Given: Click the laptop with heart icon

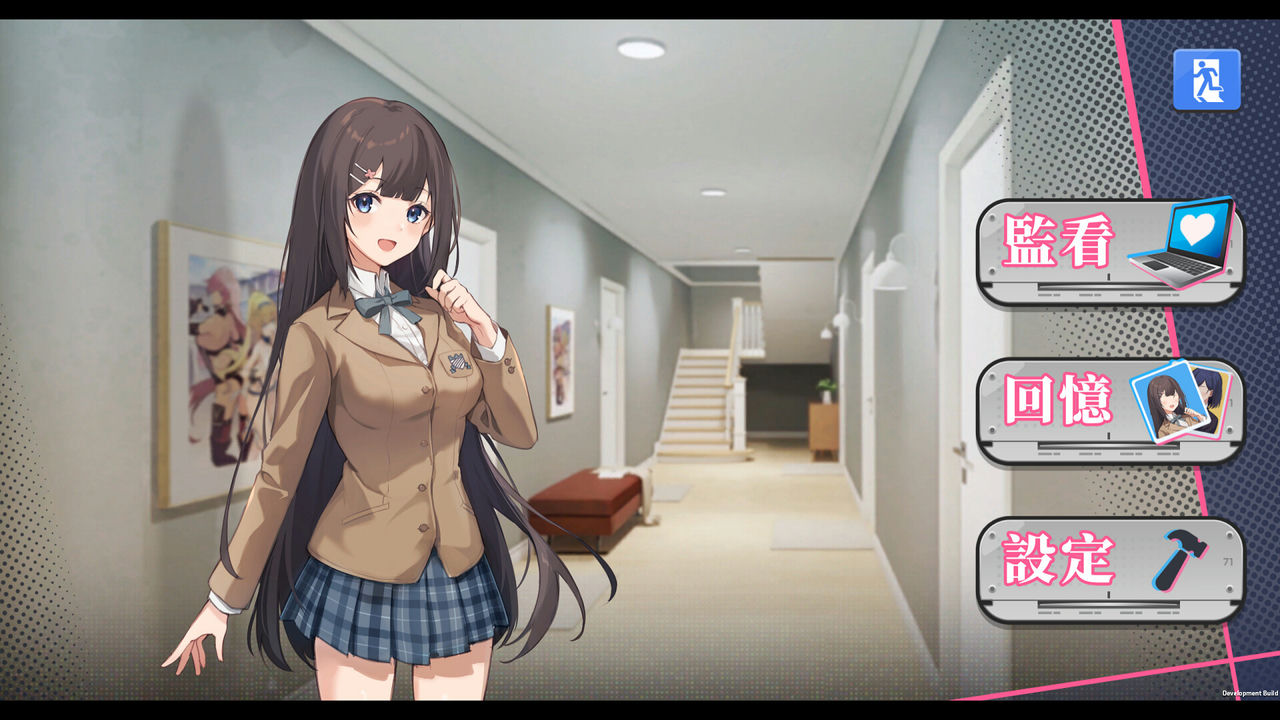Looking at the screenshot, I should [x=1176, y=245].
